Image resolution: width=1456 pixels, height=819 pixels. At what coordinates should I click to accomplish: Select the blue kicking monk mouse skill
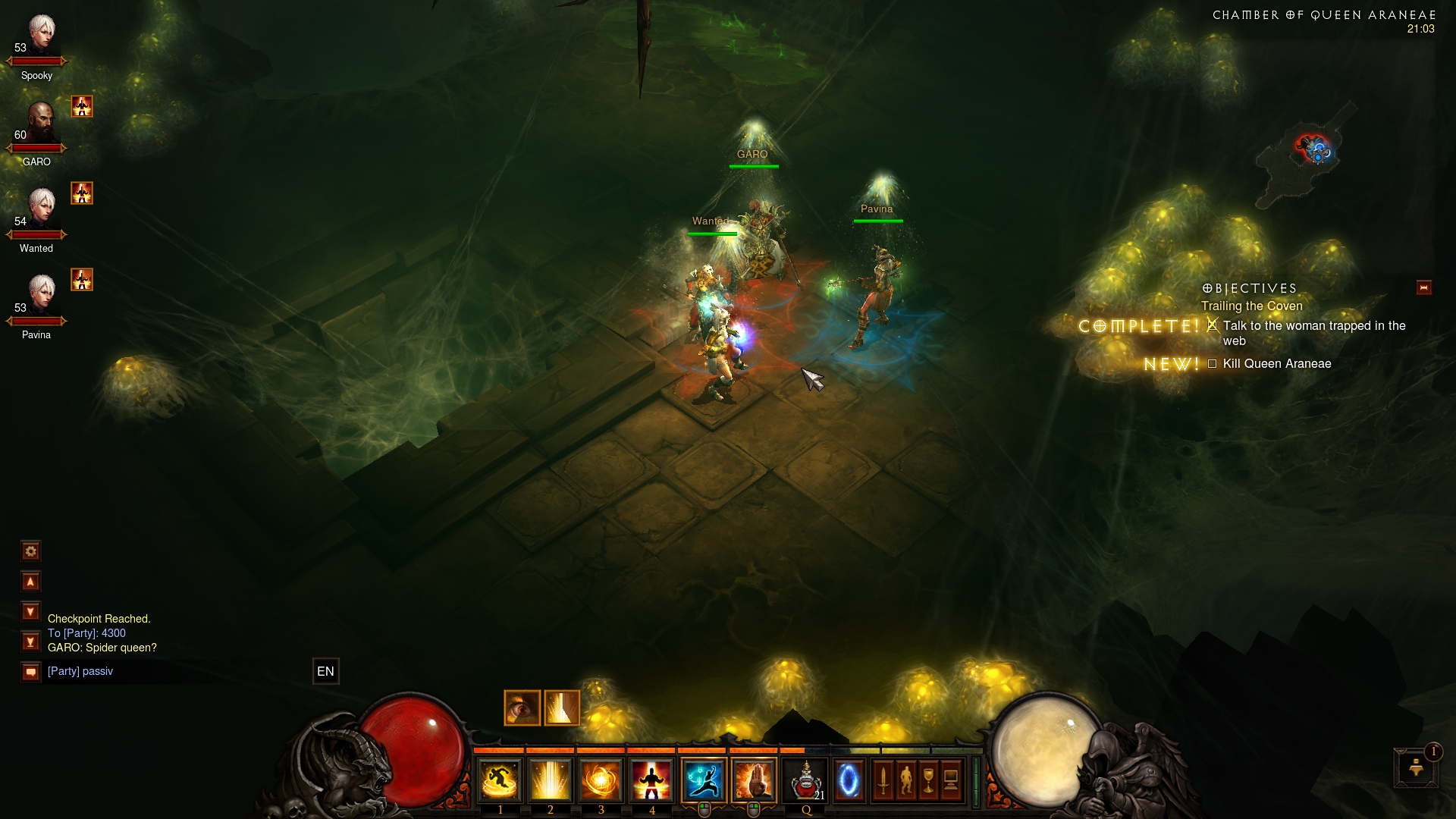click(704, 780)
